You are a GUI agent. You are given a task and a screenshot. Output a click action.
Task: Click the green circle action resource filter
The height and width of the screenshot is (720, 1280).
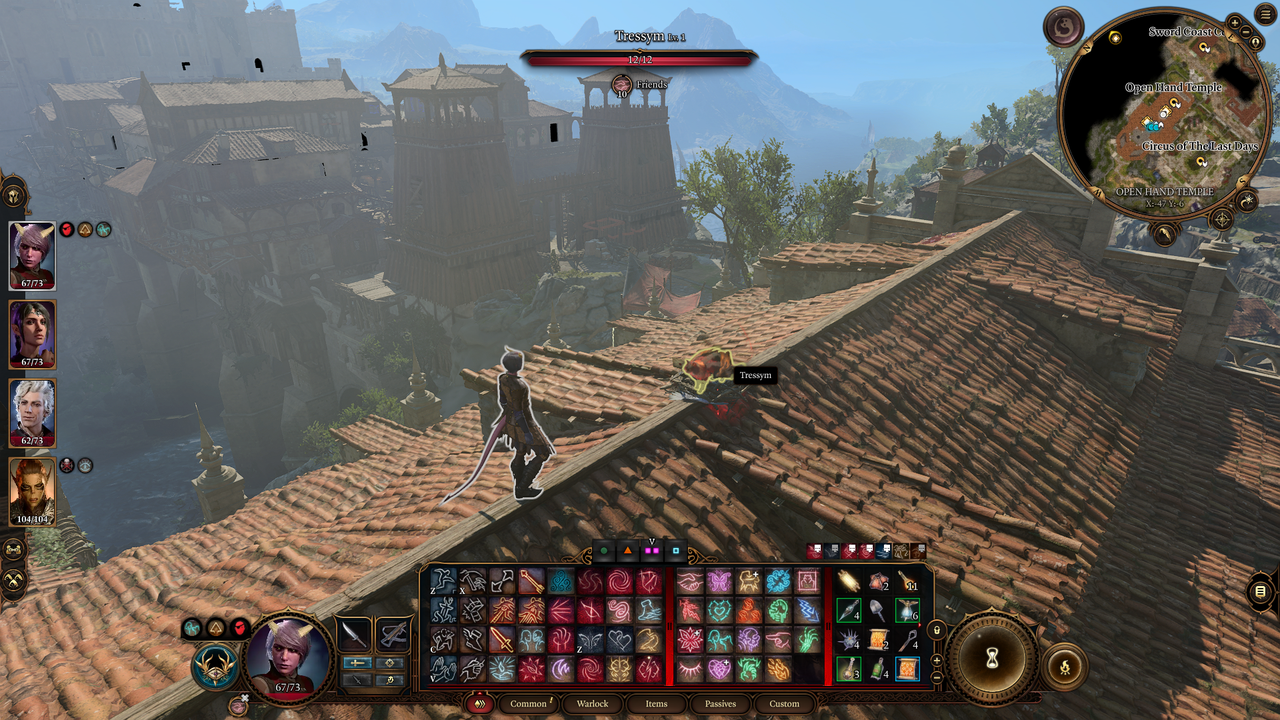tap(604, 551)
